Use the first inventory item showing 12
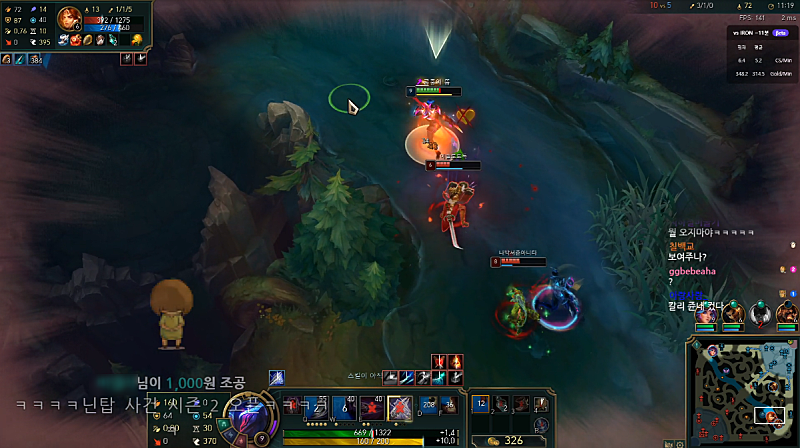 point(481,402)
